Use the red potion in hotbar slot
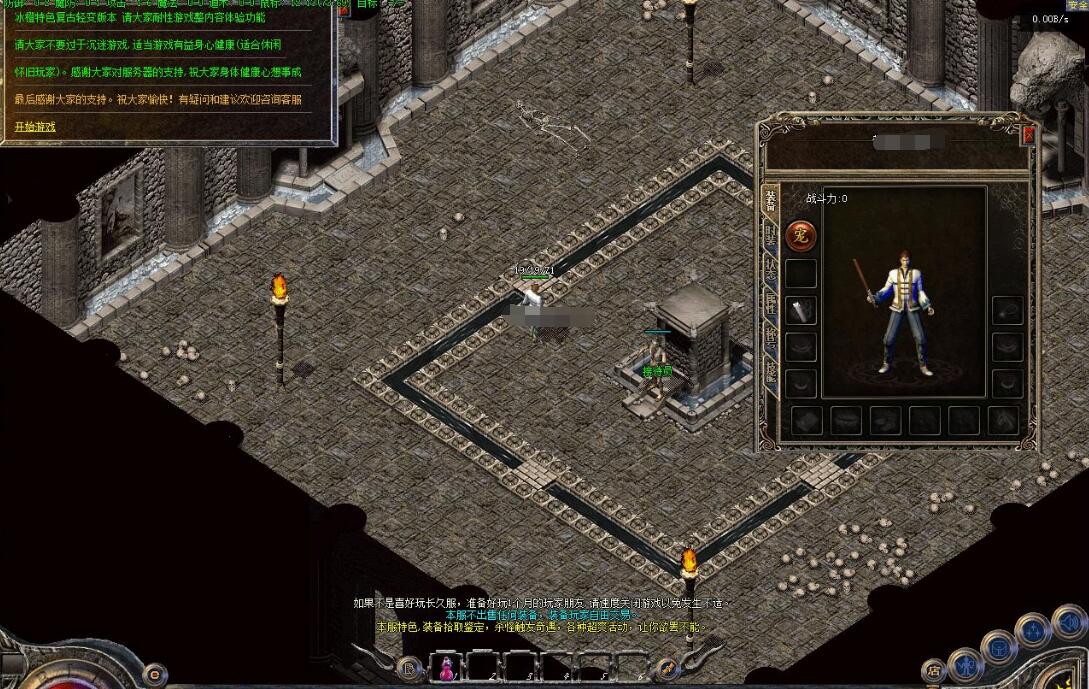 (446, 667)
